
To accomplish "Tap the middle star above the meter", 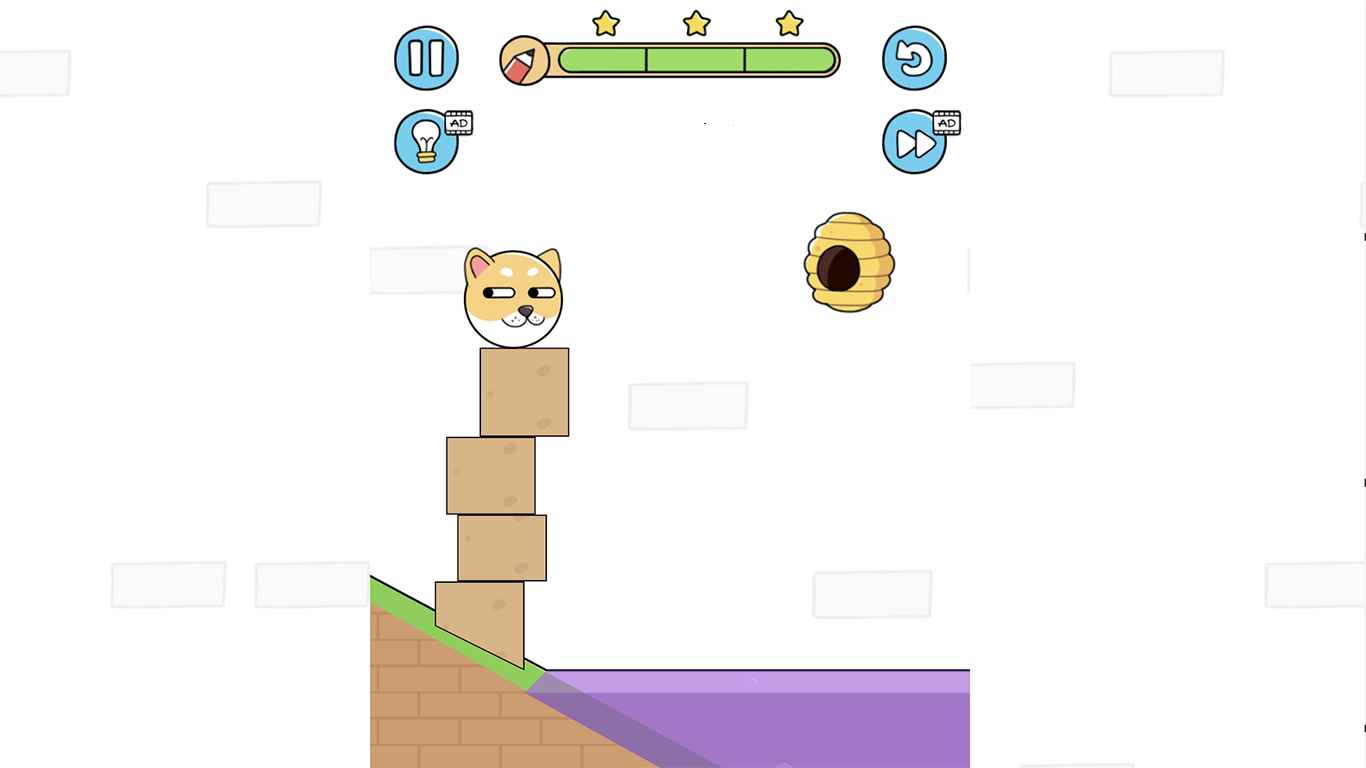I will (x=696, y=24).
